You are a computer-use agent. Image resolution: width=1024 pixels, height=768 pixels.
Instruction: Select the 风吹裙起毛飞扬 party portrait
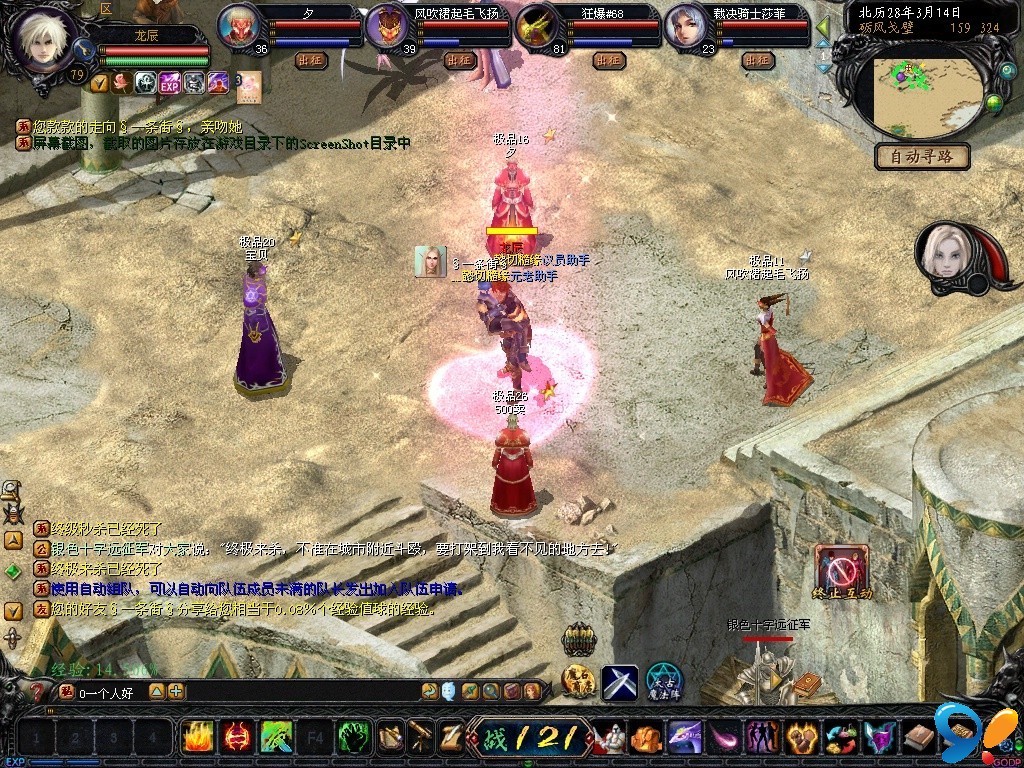[x=386, y=26]
